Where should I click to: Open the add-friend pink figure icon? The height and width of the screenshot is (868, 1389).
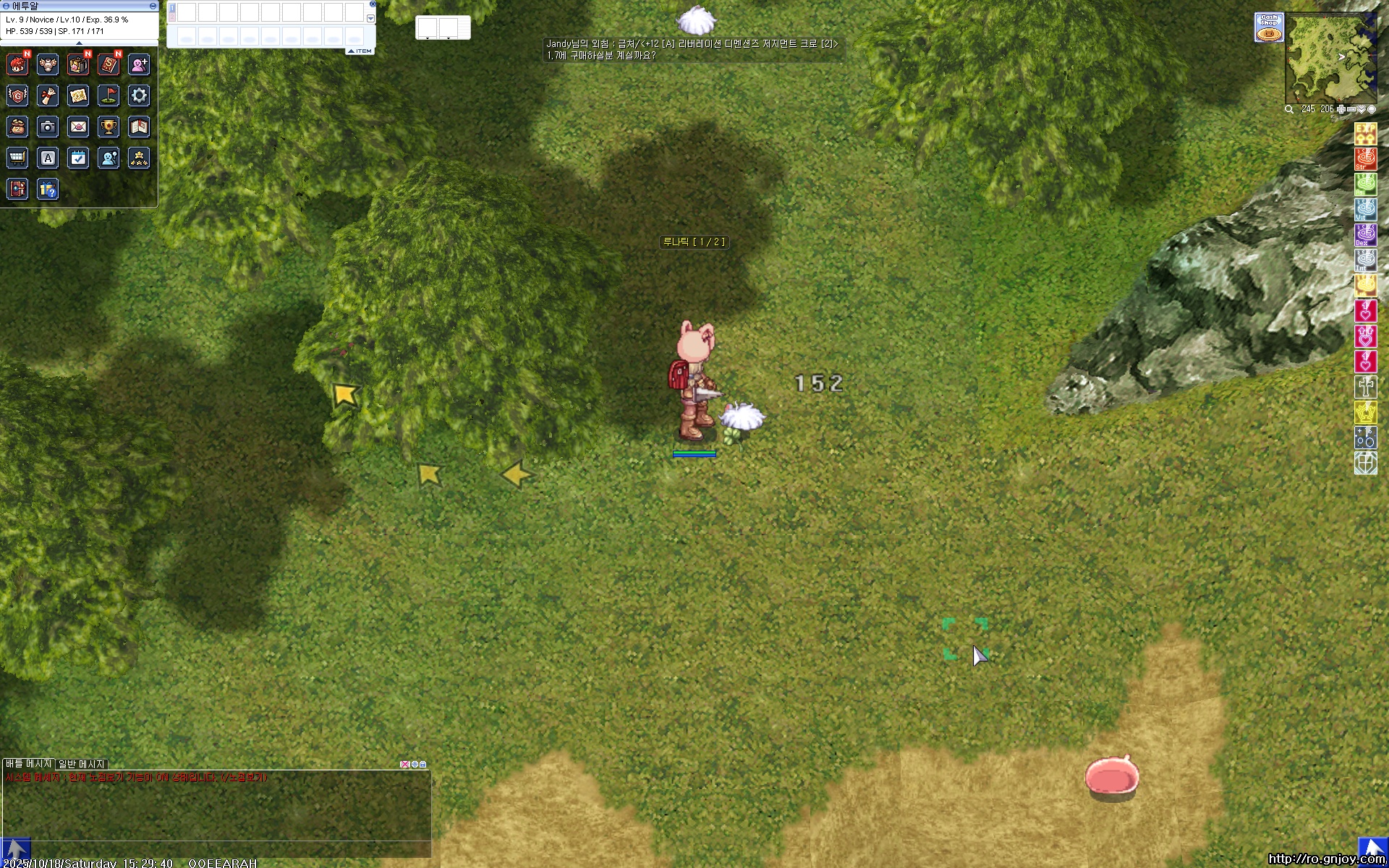[x=139, y=65]
